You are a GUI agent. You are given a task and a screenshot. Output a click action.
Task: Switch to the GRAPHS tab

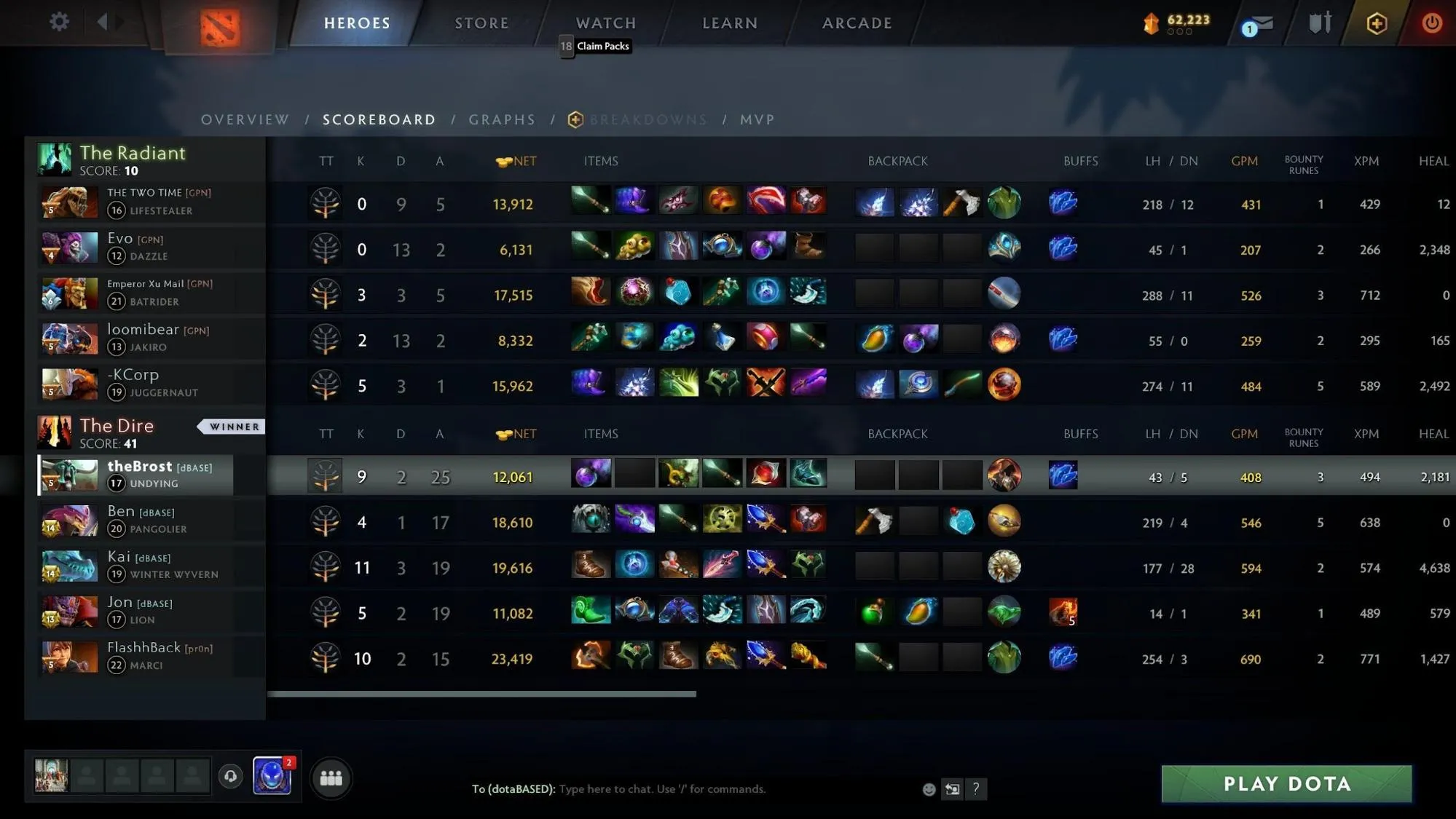502,119
